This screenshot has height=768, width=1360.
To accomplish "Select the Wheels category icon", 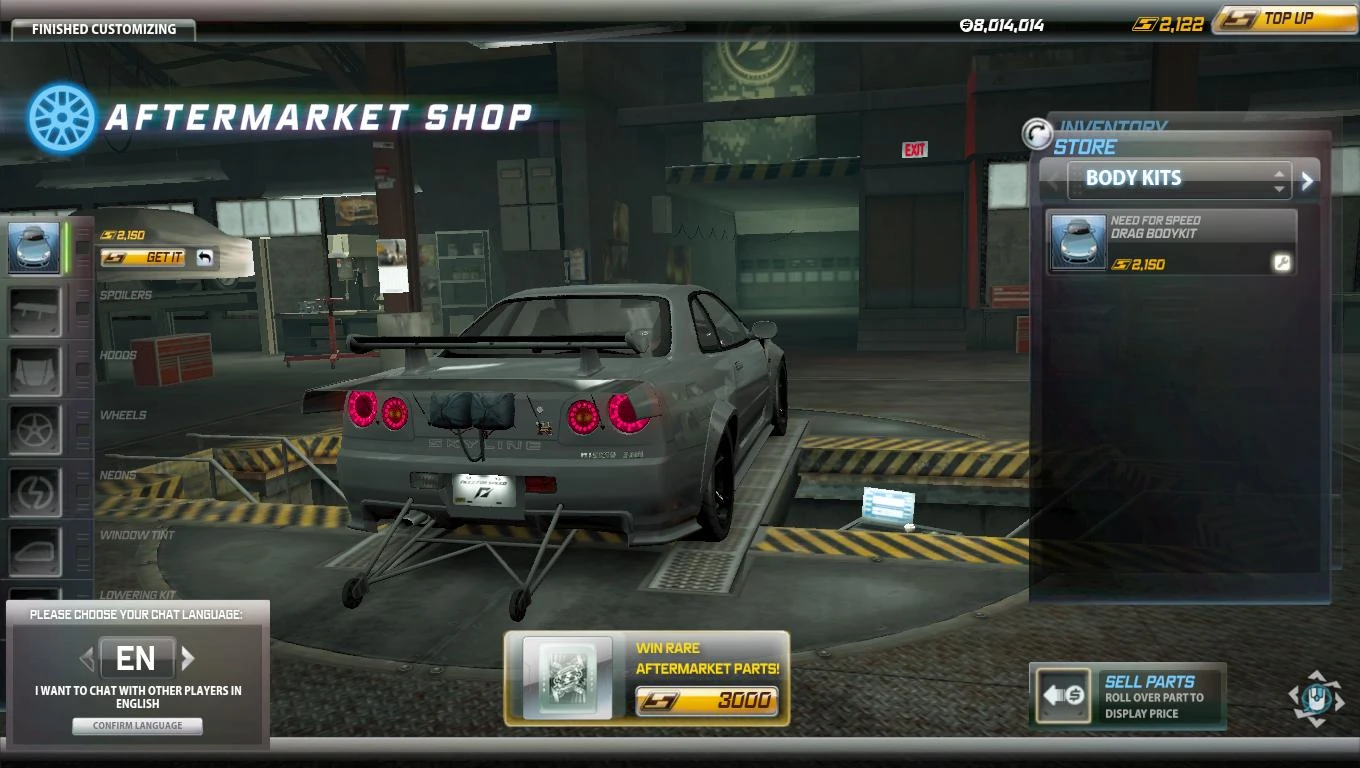I will (x=35, y=429).
